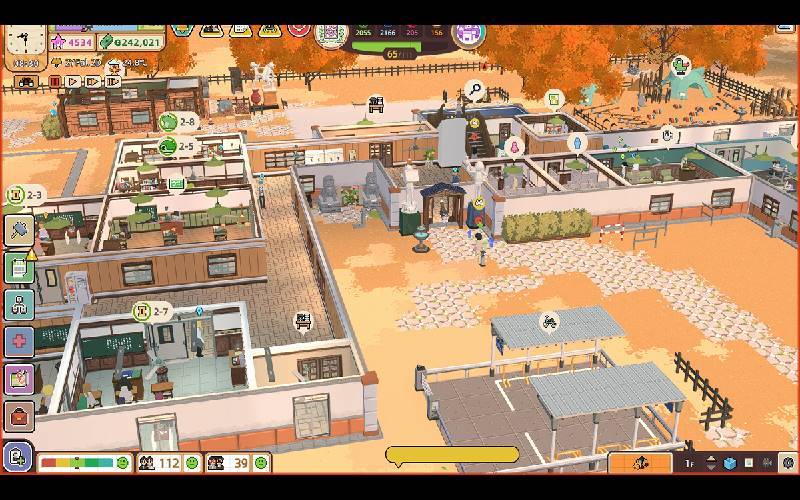Select double fast-forward speed
The height and width of the screenshot is (500, 800).
[x=93, y=81]
